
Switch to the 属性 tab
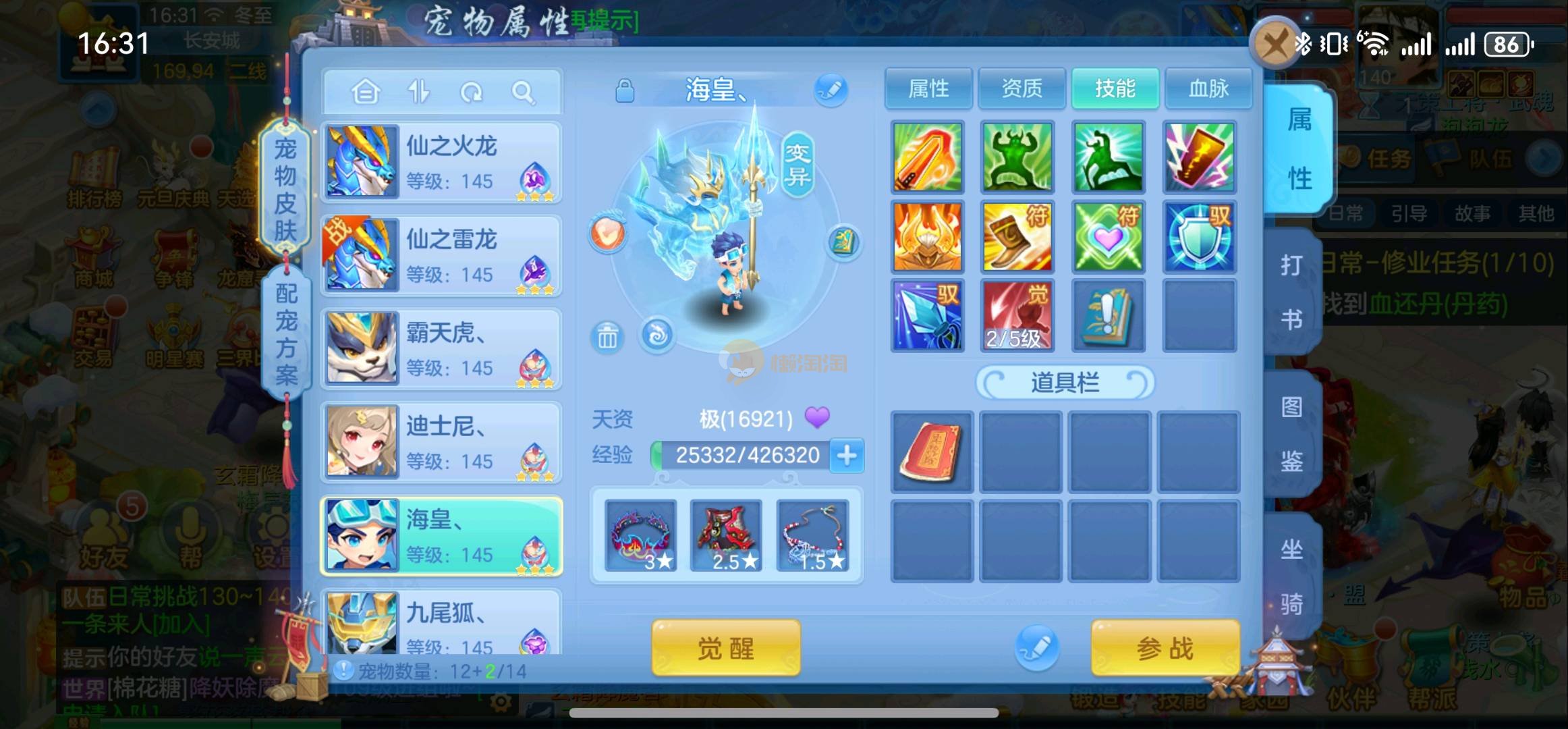(x=928, y=88)
